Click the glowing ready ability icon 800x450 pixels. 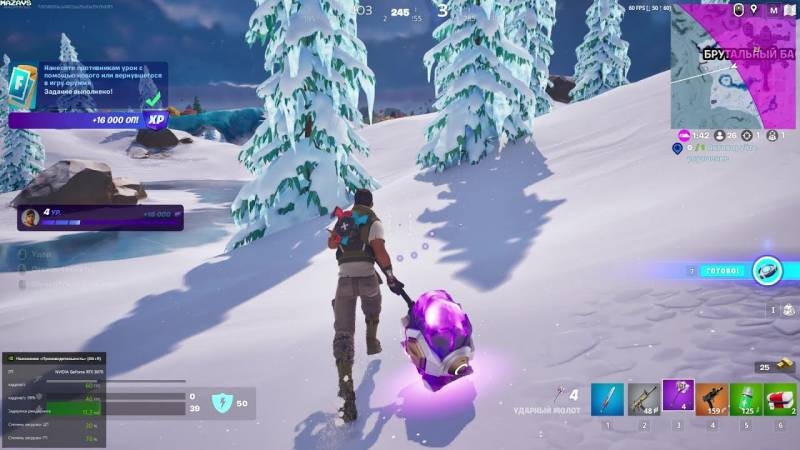tap(767, 270)
